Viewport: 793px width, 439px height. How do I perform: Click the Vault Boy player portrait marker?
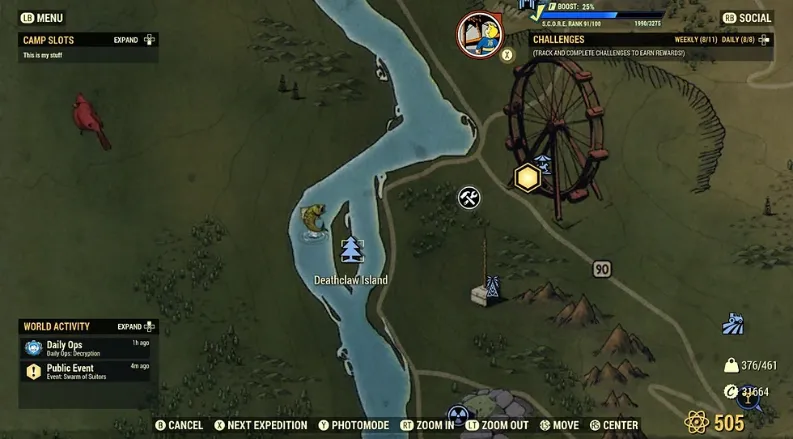tap(479, 33)
